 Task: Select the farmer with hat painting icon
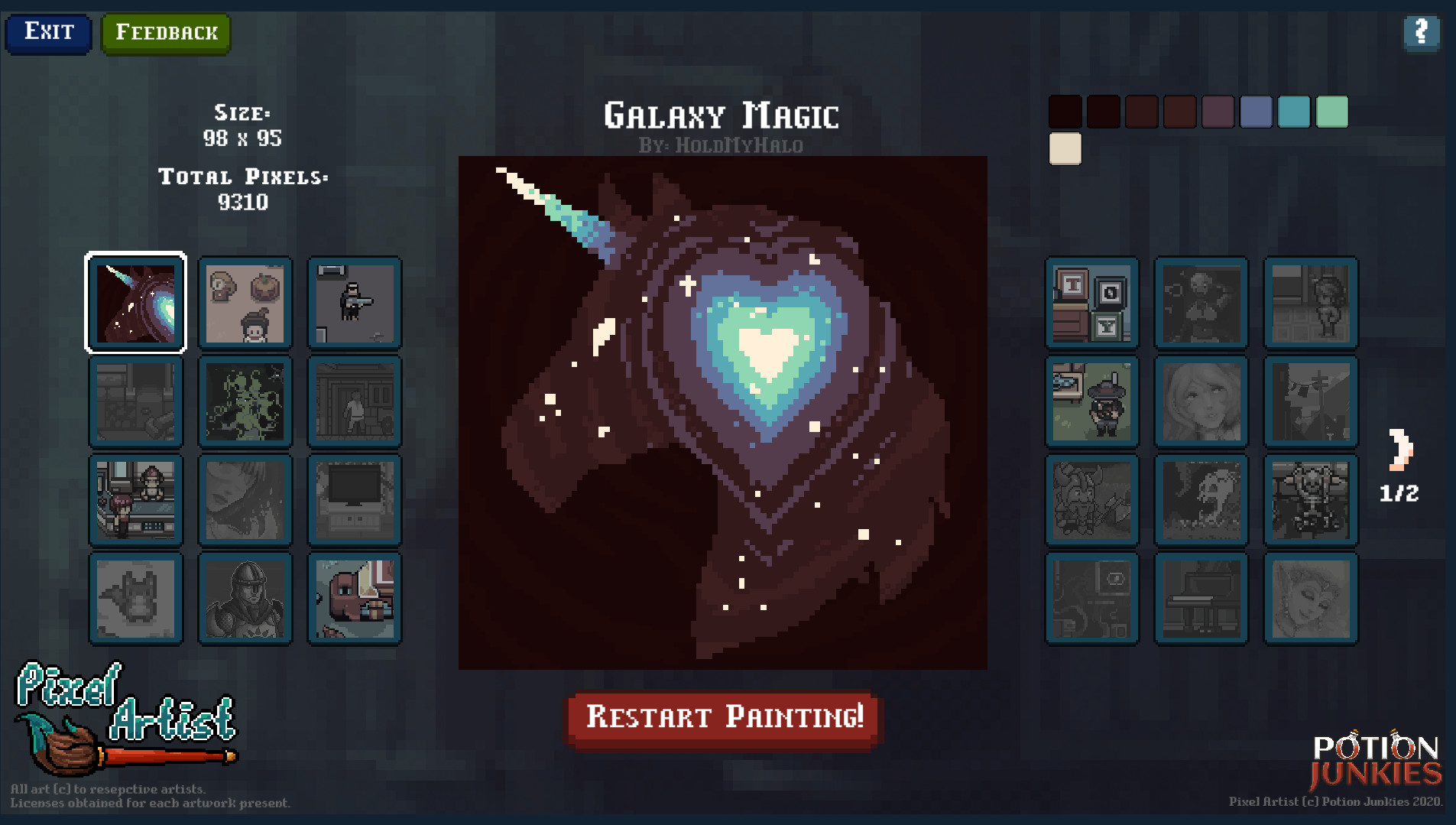pyautogui.click(x=1091, y=401)
